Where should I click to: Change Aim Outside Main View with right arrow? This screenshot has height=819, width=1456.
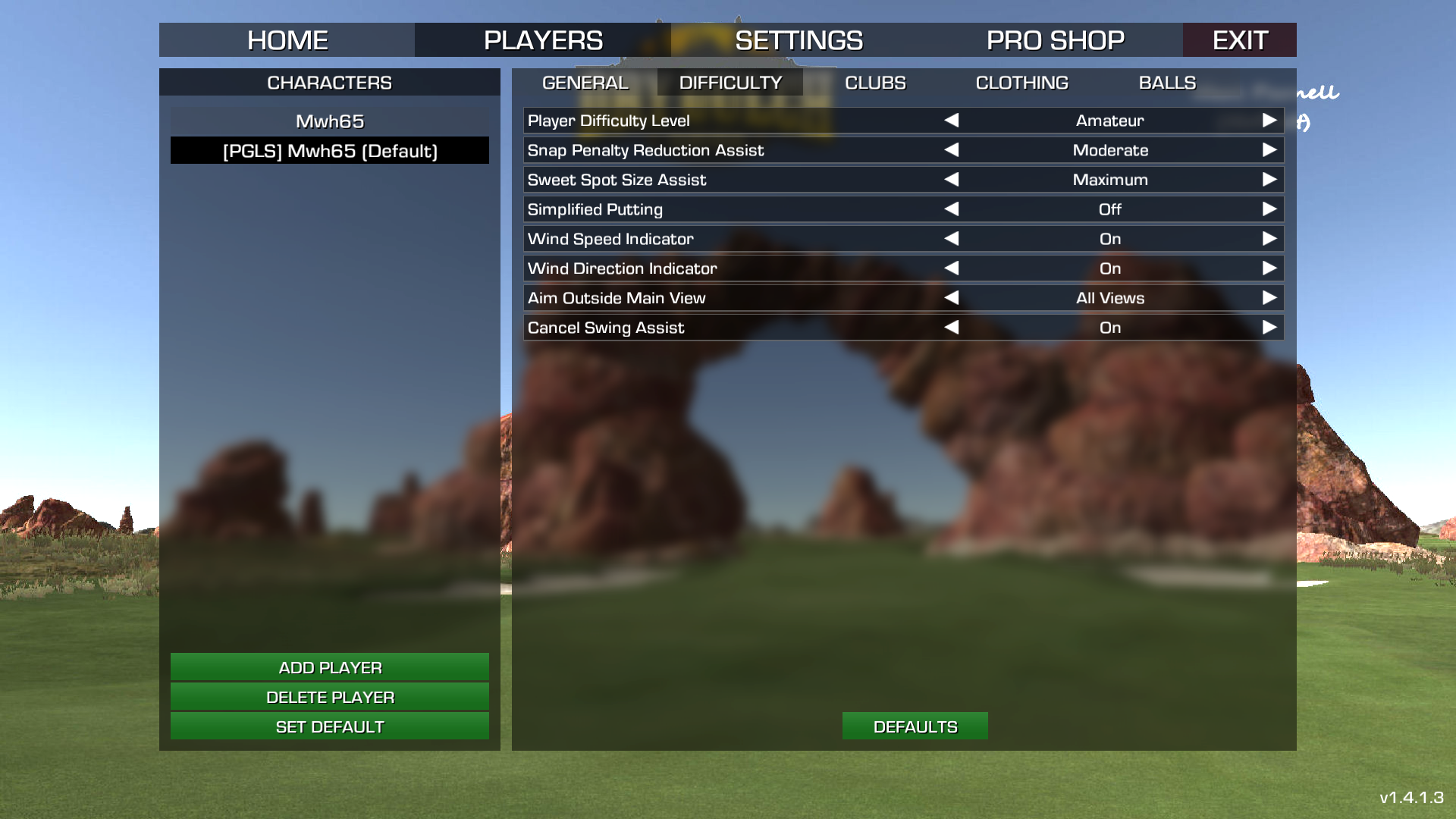click(x=1269, y=298)
